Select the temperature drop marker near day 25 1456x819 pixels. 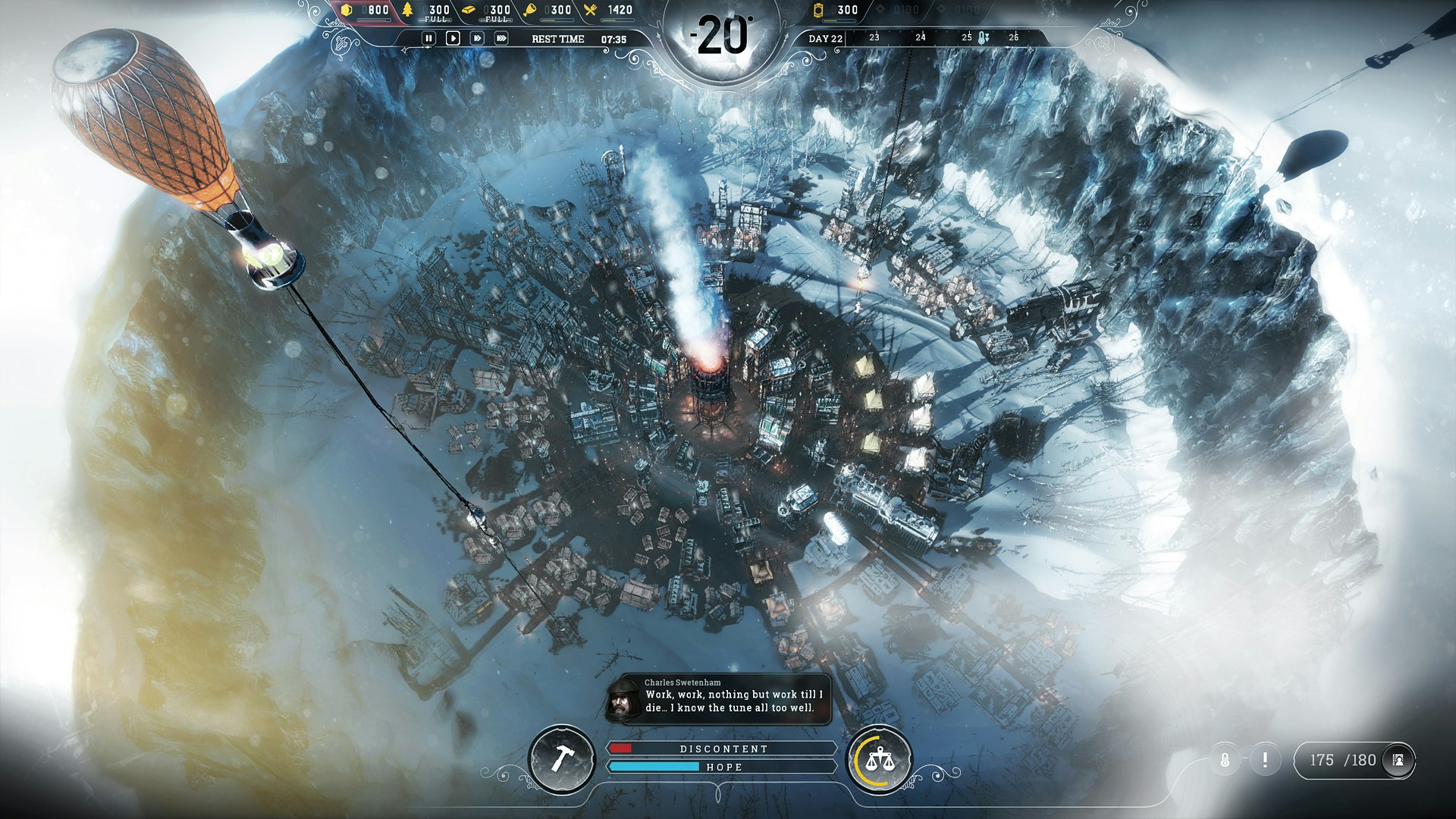(x=985, y=36)
